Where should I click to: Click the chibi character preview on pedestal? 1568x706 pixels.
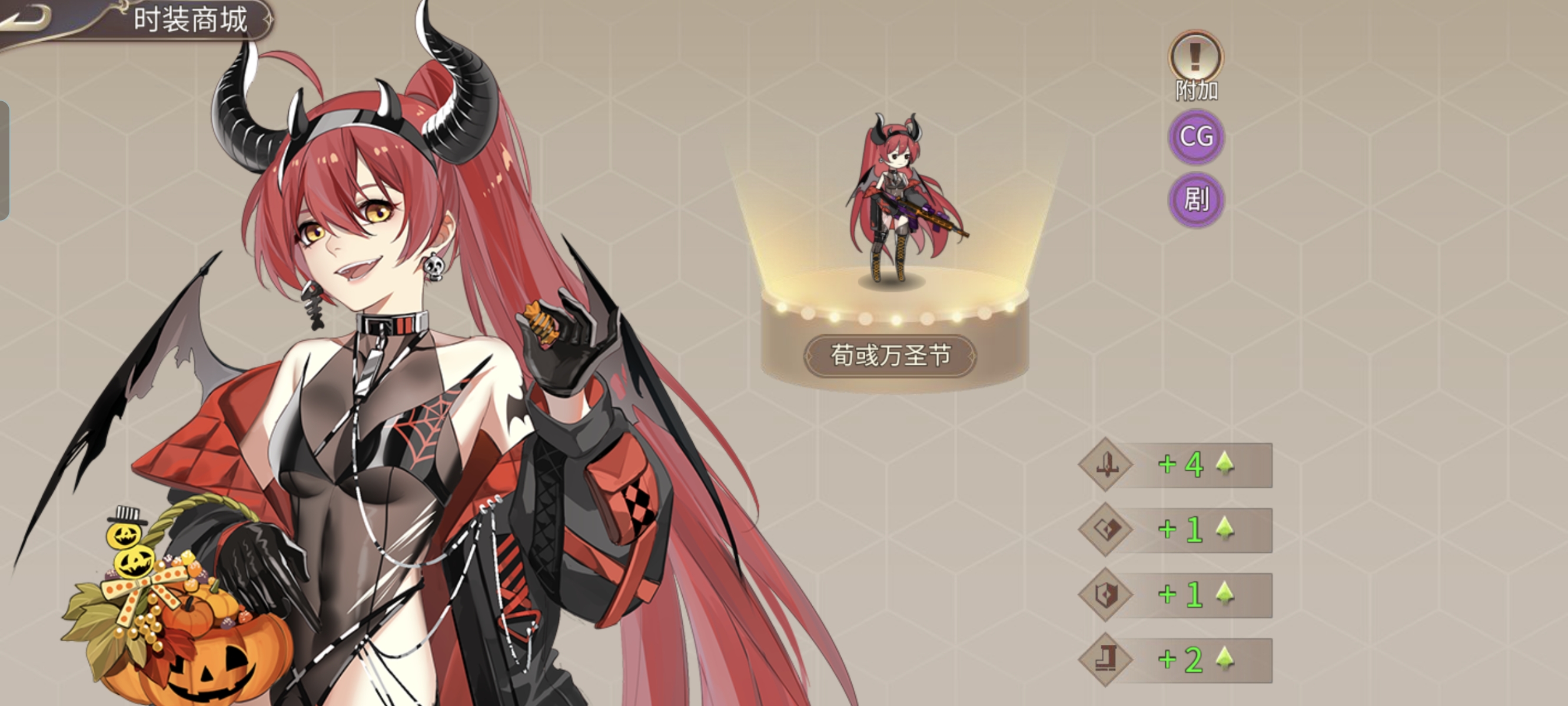893,201
